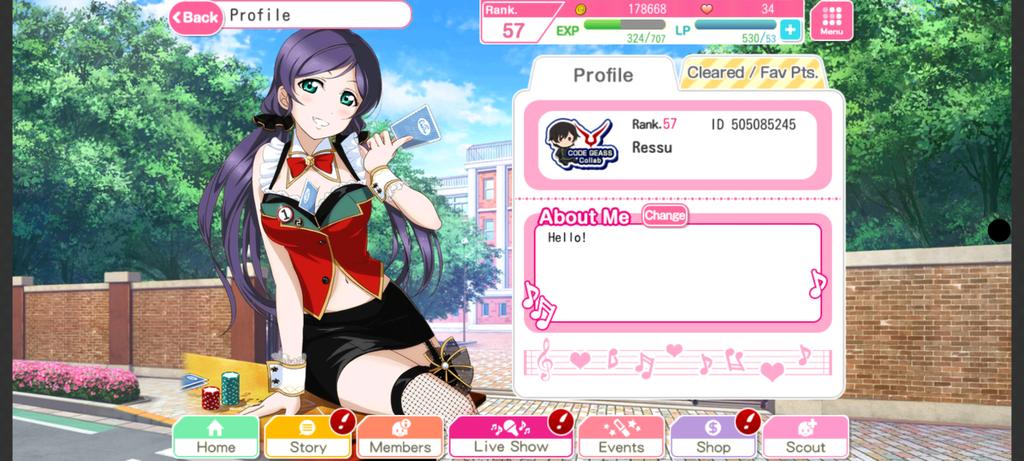Image resolution: width=1024 pixels, height=461 pixels.
Task: Go to the Scout page
Action: click(x=805, y=438)
